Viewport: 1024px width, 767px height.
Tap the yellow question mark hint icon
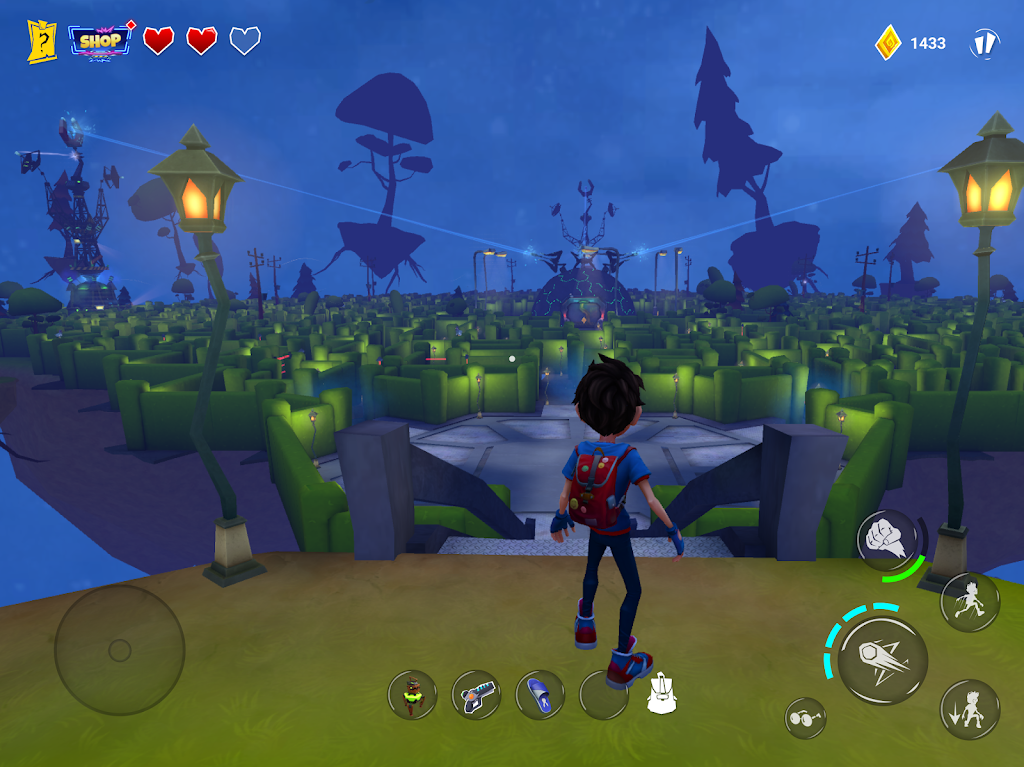point(42,41)
